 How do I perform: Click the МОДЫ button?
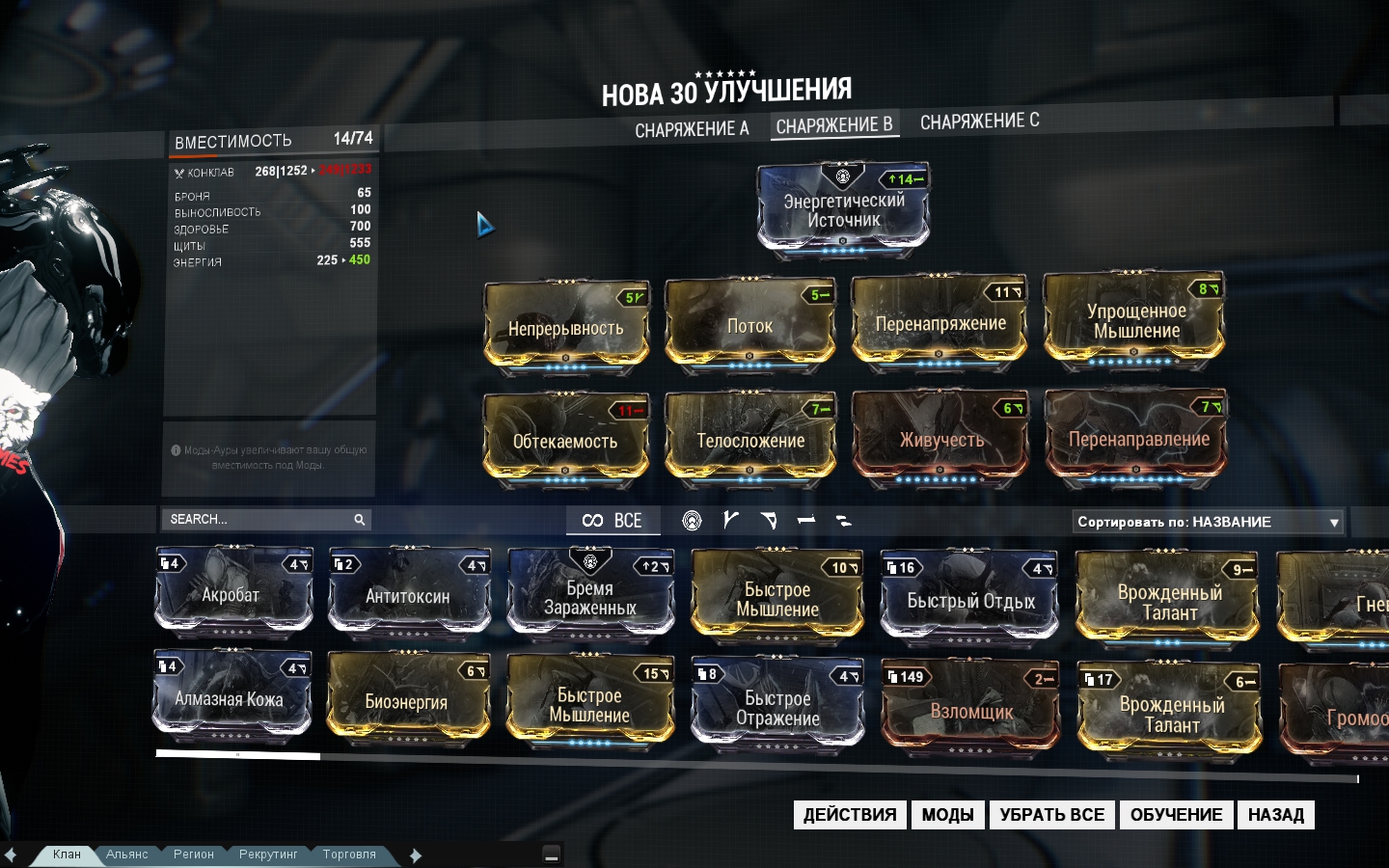[947, 815]
